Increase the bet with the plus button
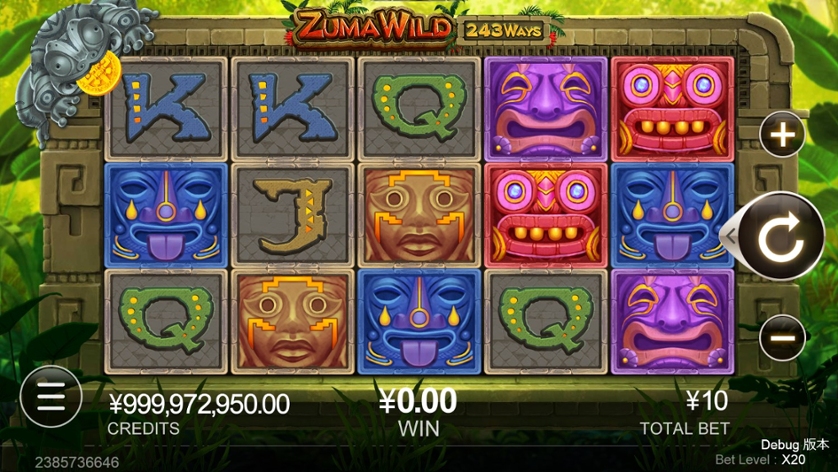The height and width of the screenshot is (472, 838). point(782,135)
